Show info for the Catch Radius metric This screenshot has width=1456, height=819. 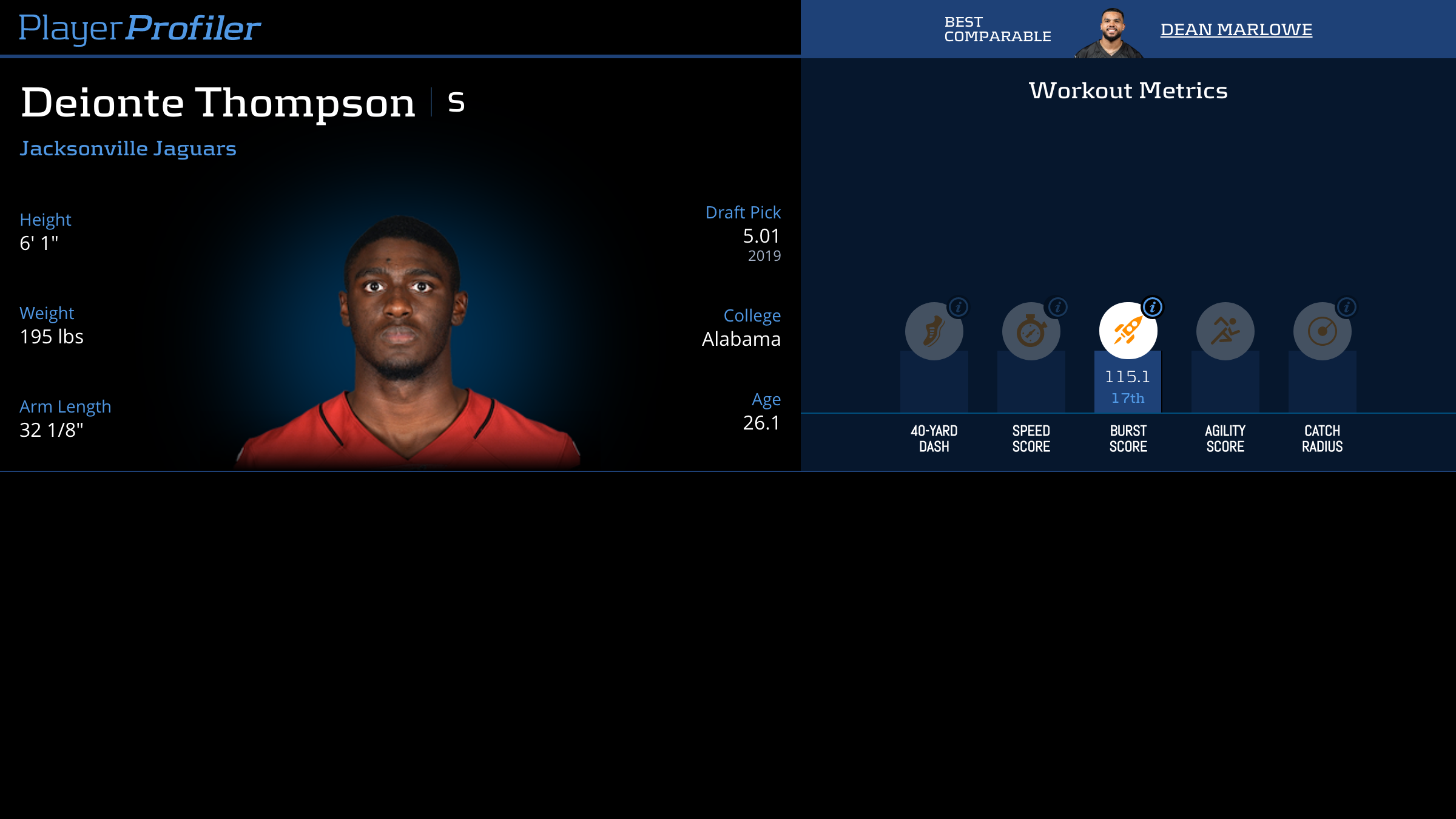[1347, 308]
